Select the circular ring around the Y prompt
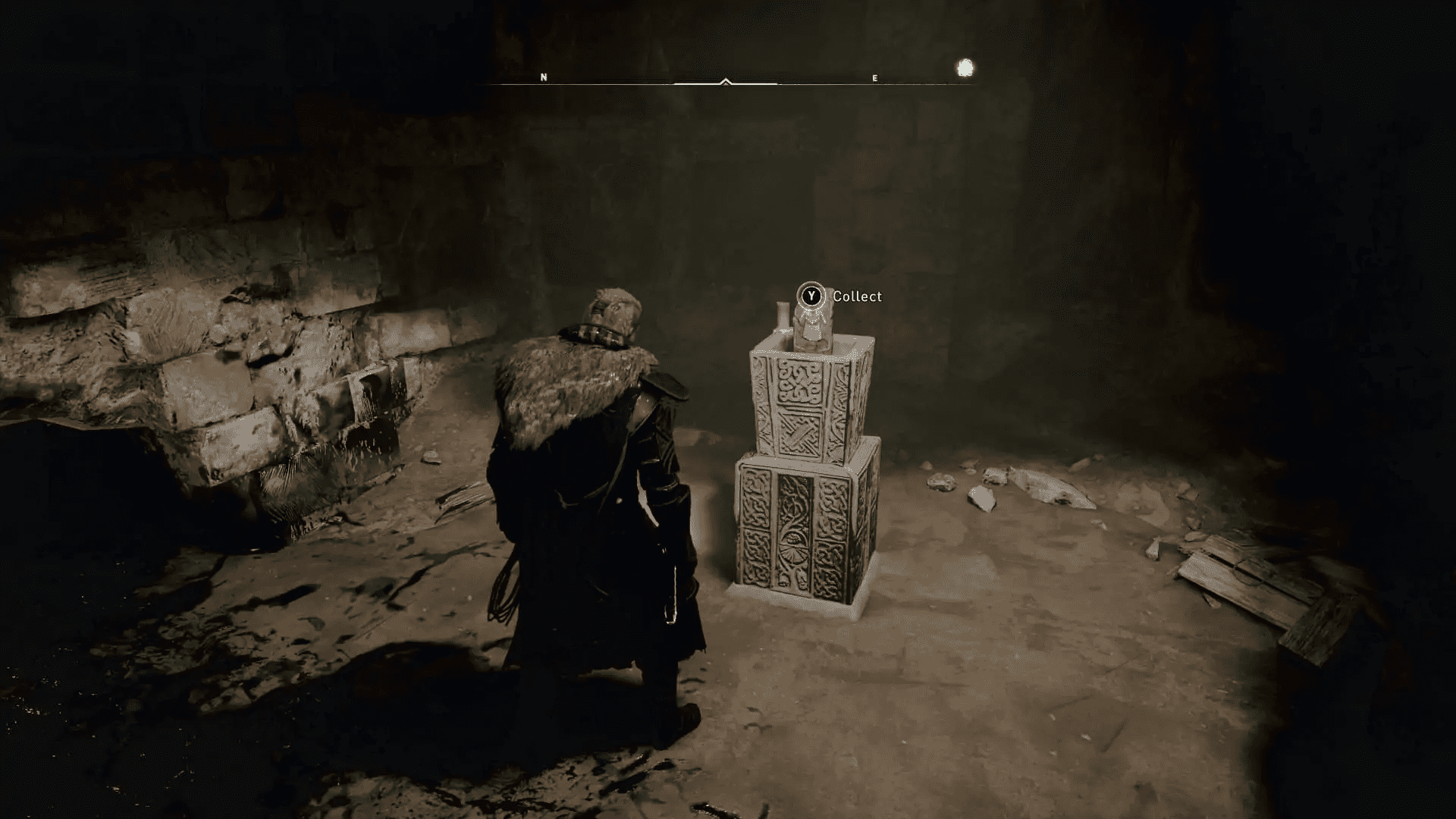Screen dimensions: 1456x819 pyautogui.click(x=810, y=297)
